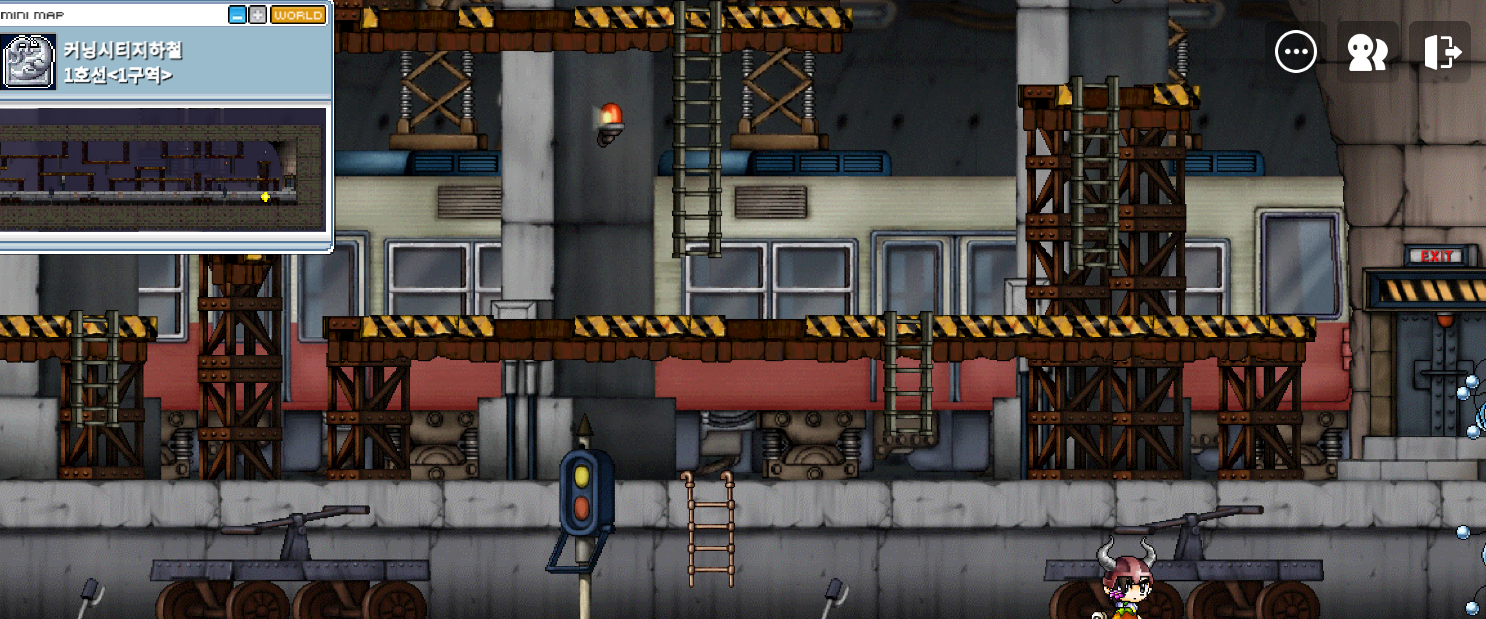Minimize the mini map with the minus button

tap(237, 15)
